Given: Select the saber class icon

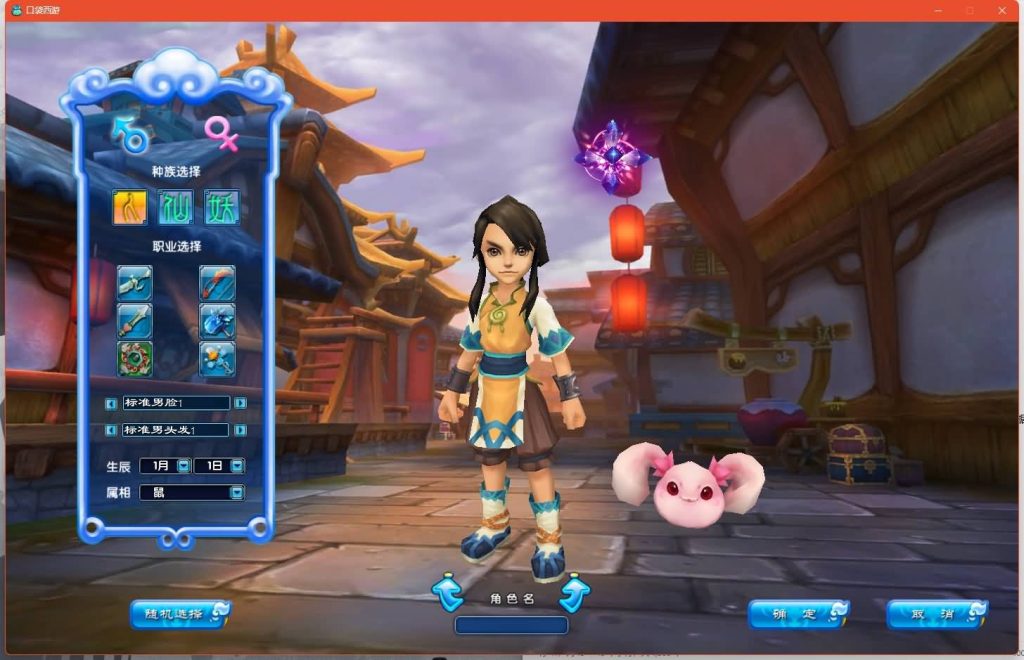Looking at the screenshot, I should (x=134, y=283).
